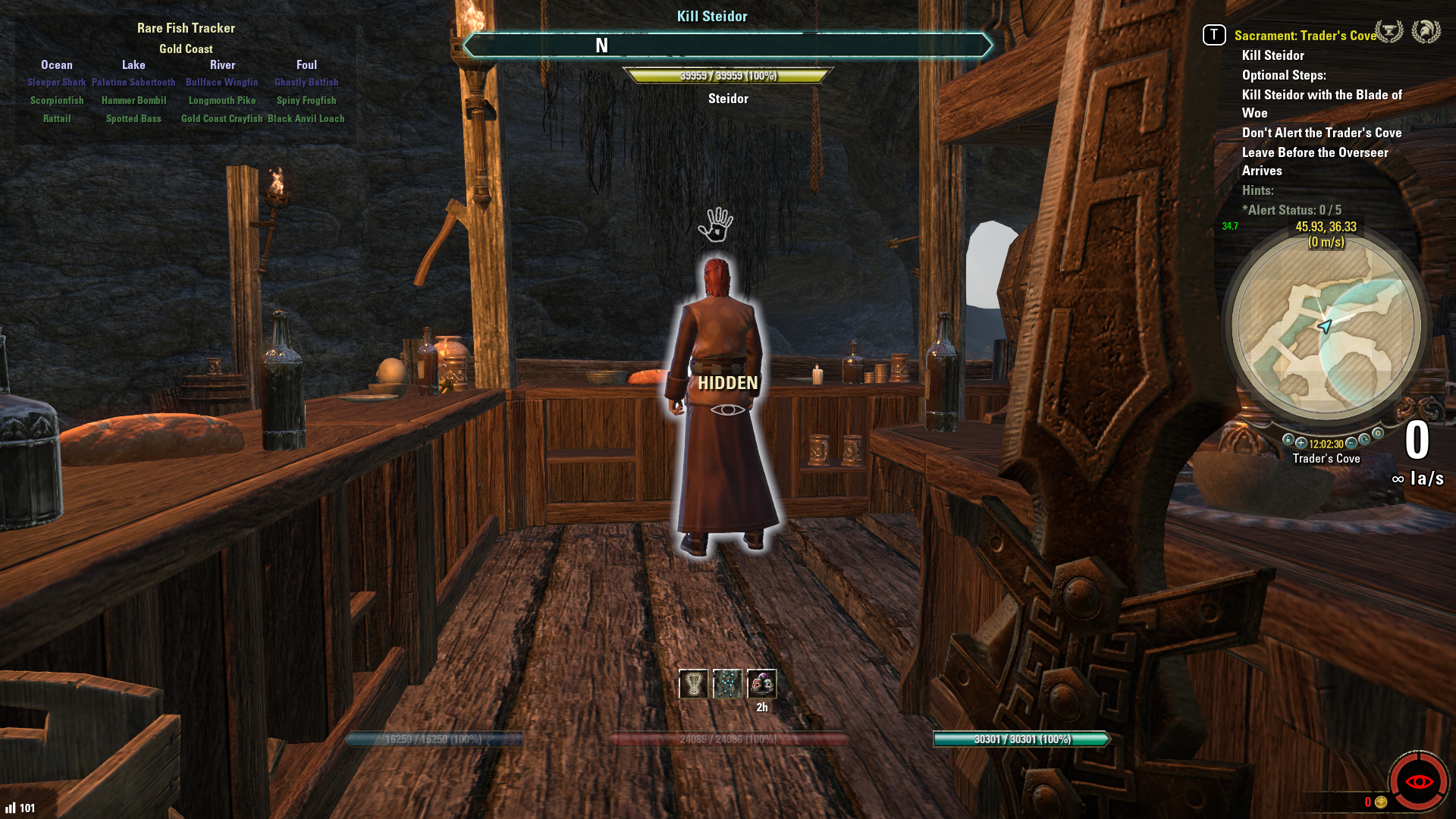Zoom out the minimap with minus button

pos(1351,443)
